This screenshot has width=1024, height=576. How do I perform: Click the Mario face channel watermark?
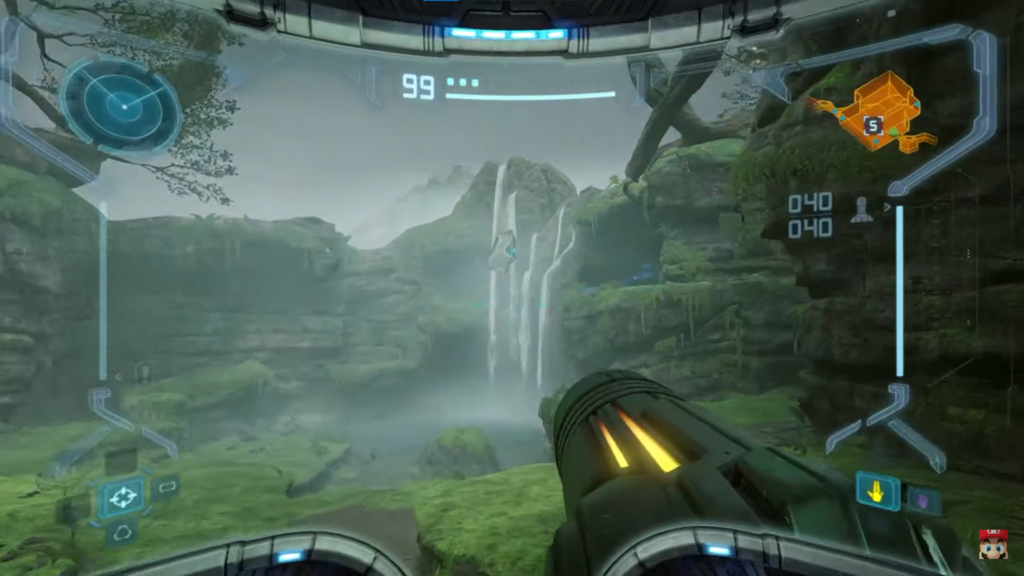click(x=992, y=544)
